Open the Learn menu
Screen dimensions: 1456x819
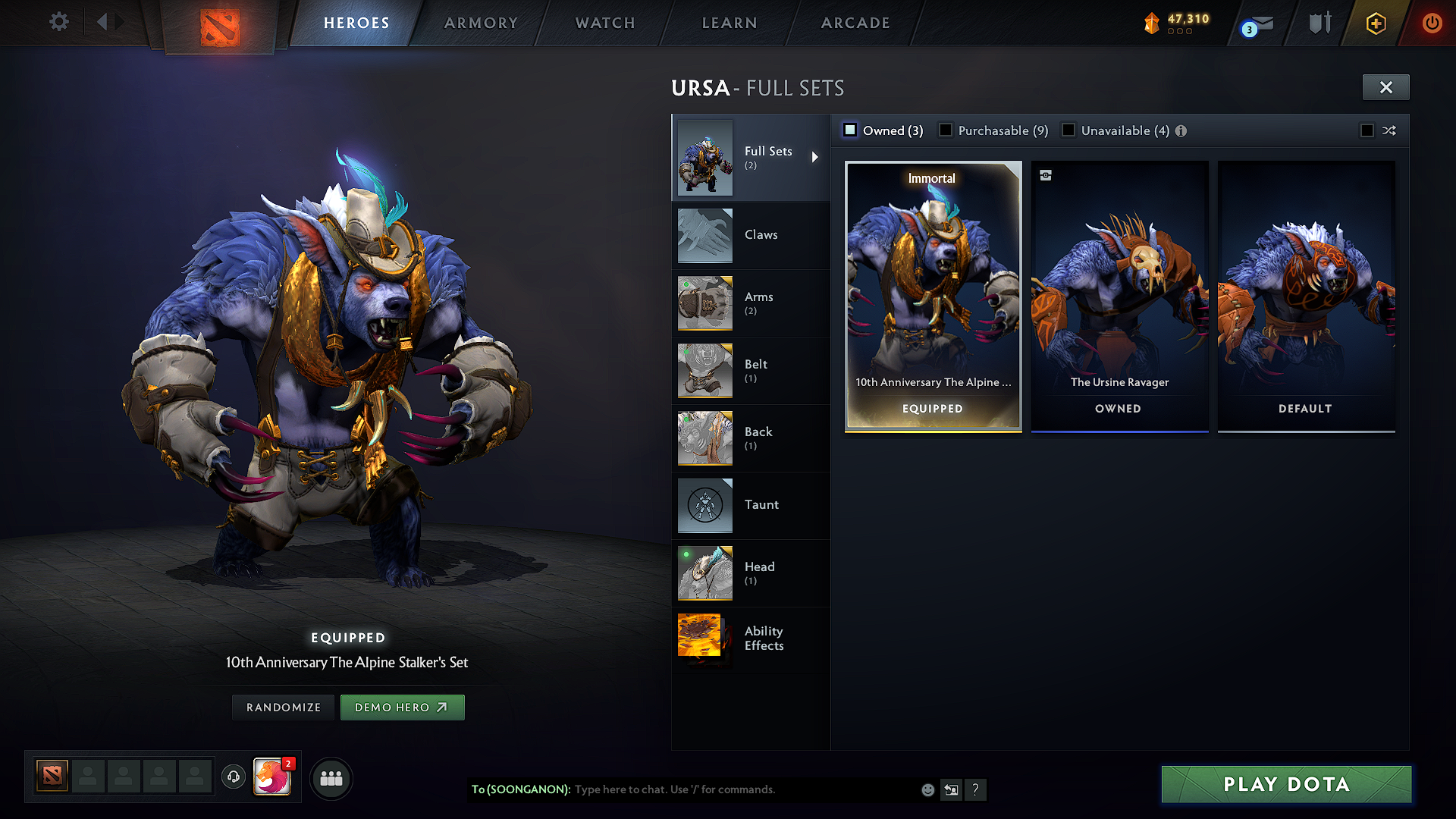729,23
